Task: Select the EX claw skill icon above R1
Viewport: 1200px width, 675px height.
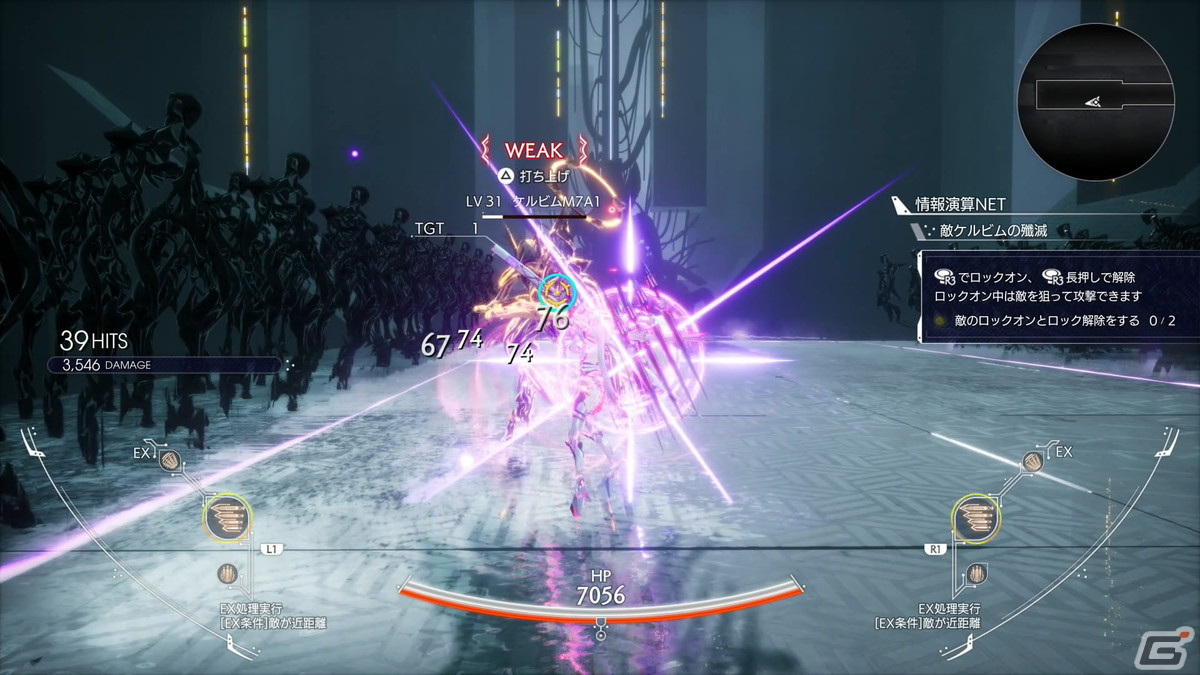Action: coord(1034,461)
